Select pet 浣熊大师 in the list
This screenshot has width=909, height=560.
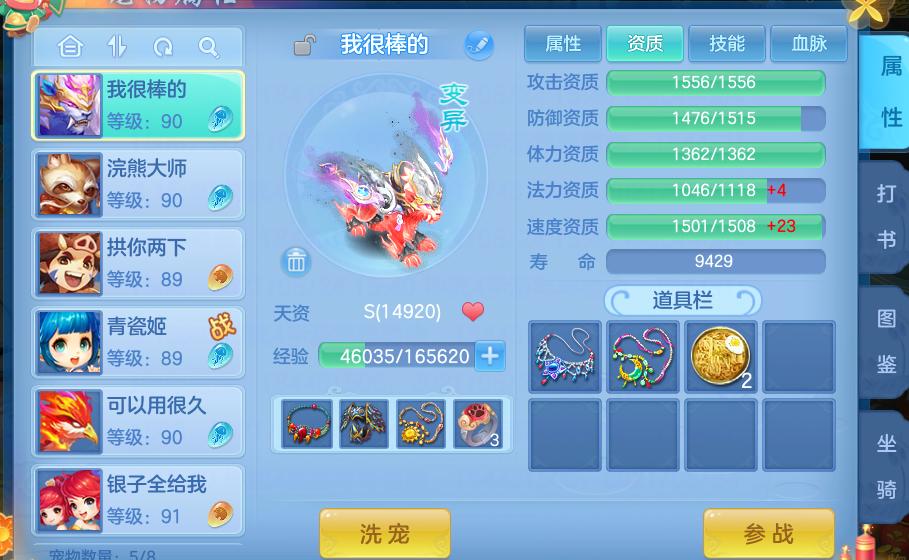(138, 183)
